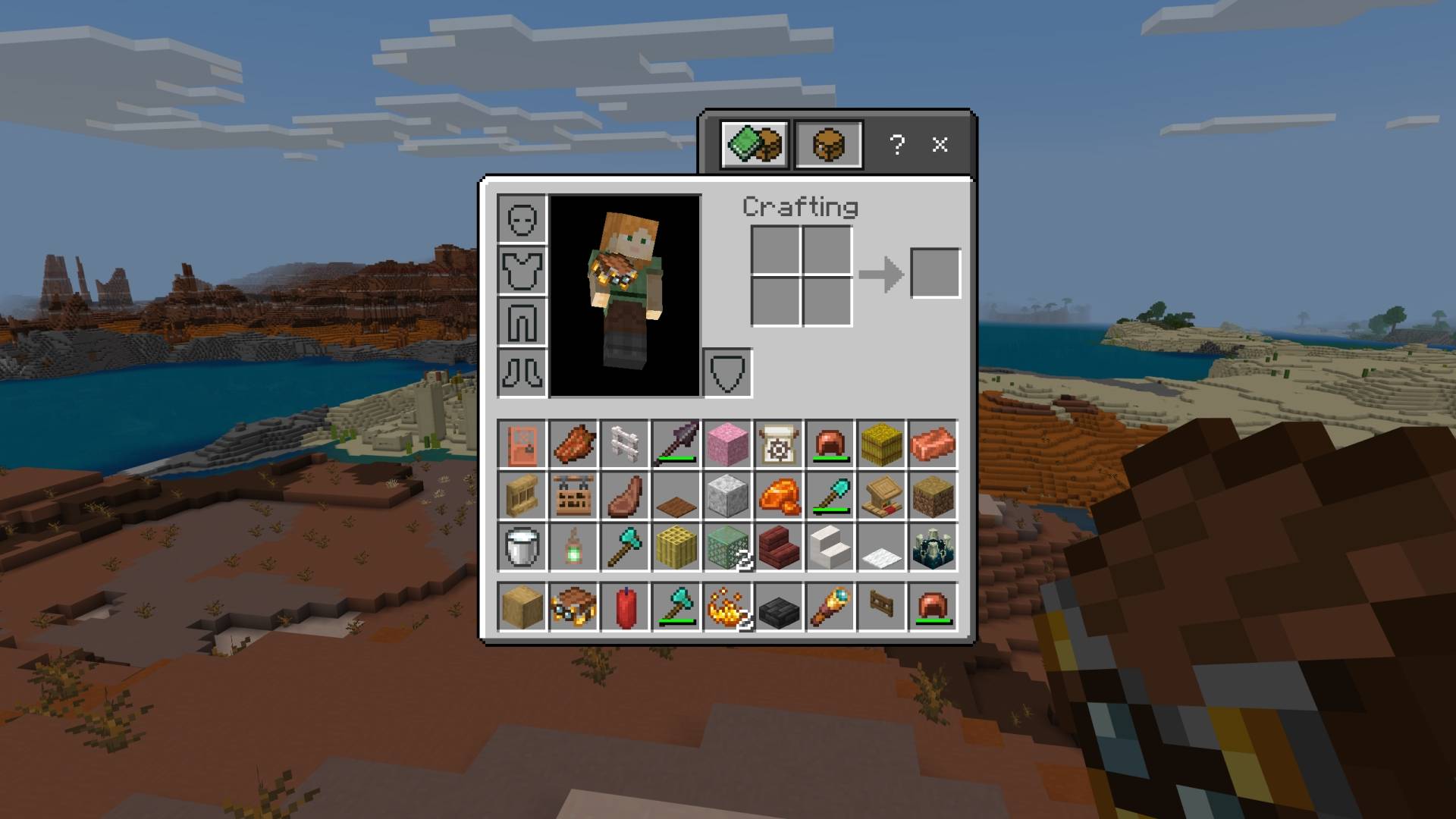Select the conduit item
The width and height of the screenshot is (1456, 819).
tap(933, 549)
